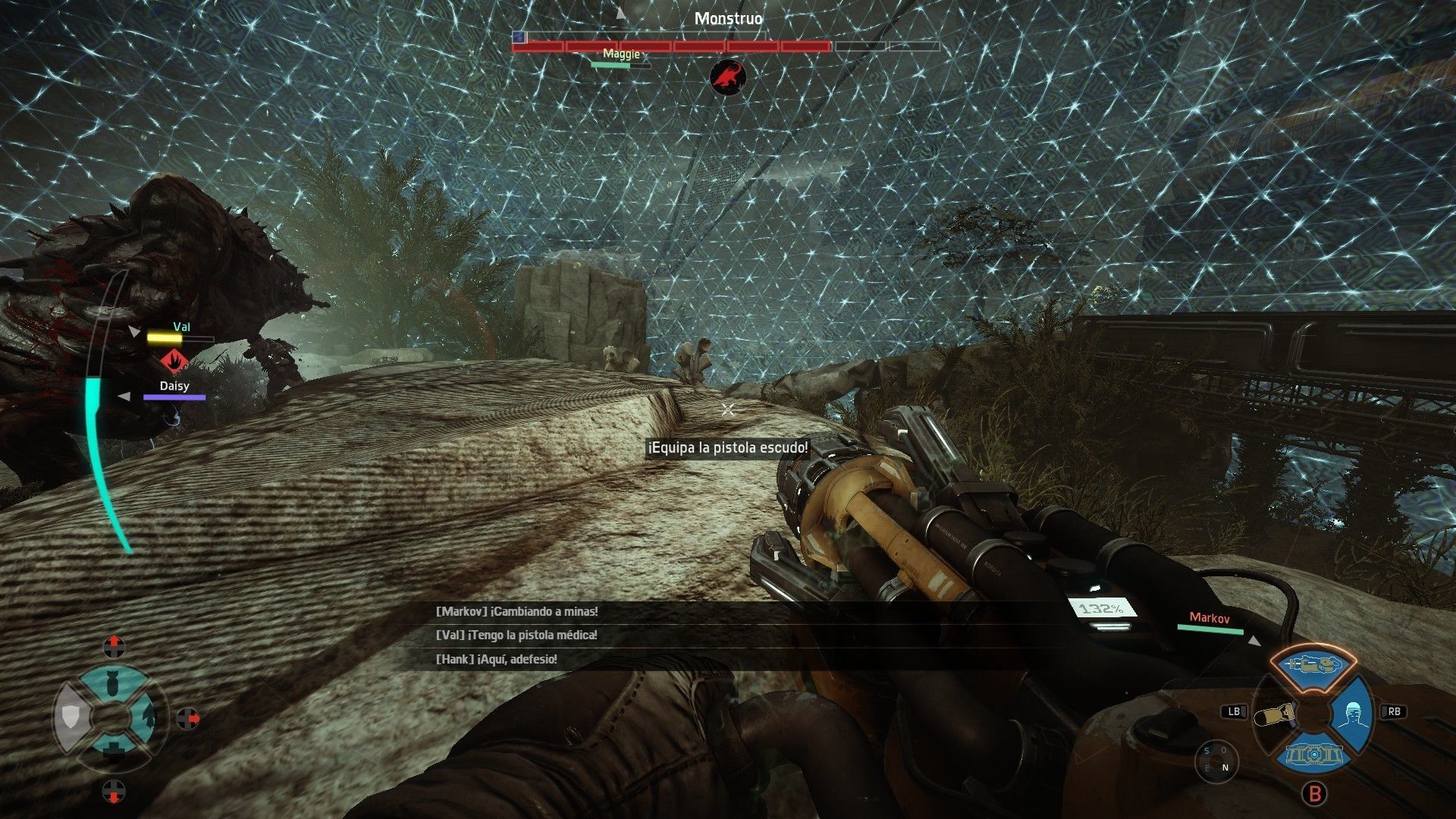Select the highlighted top weapon in the wheel
Screen dimensions: 1456x819
pos(1313,665)
